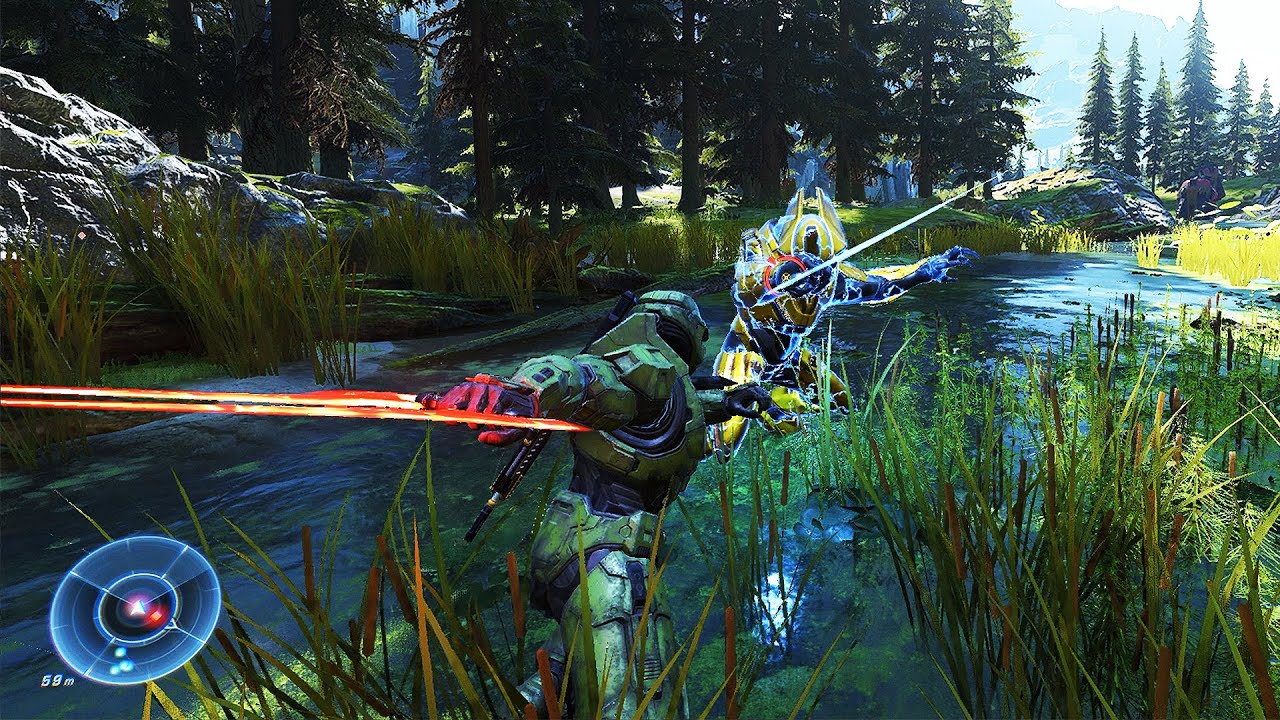Click the red enemy blip on radar
Viewport: 1280px width, 720px height.
tap(155, 615)
